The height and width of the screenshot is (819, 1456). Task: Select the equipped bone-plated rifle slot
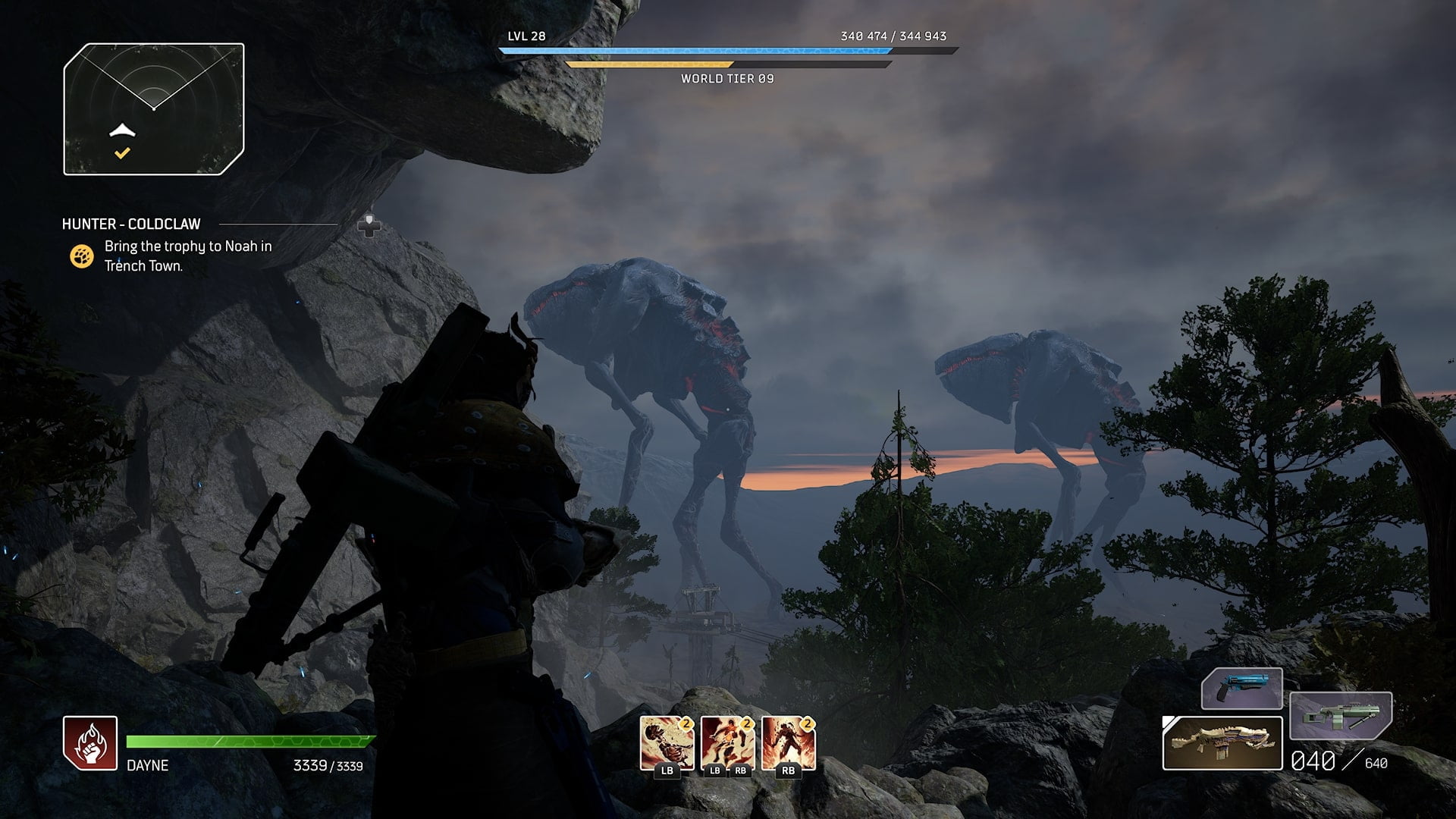pos(1222,743)
